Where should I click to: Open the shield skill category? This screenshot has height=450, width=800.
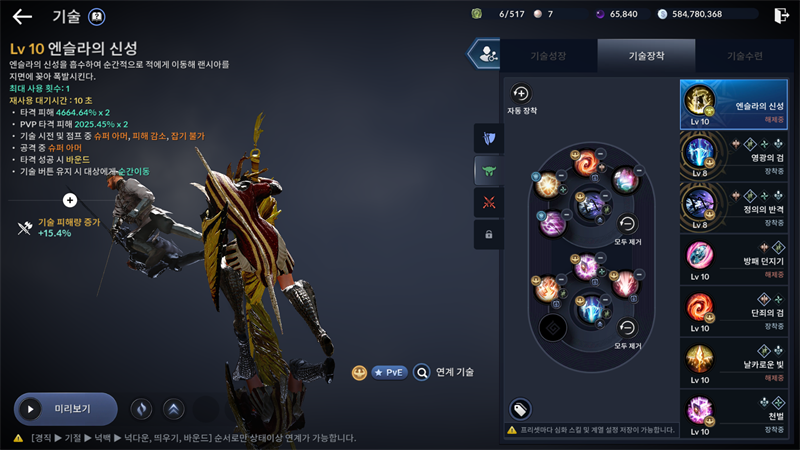pos(489,138)
